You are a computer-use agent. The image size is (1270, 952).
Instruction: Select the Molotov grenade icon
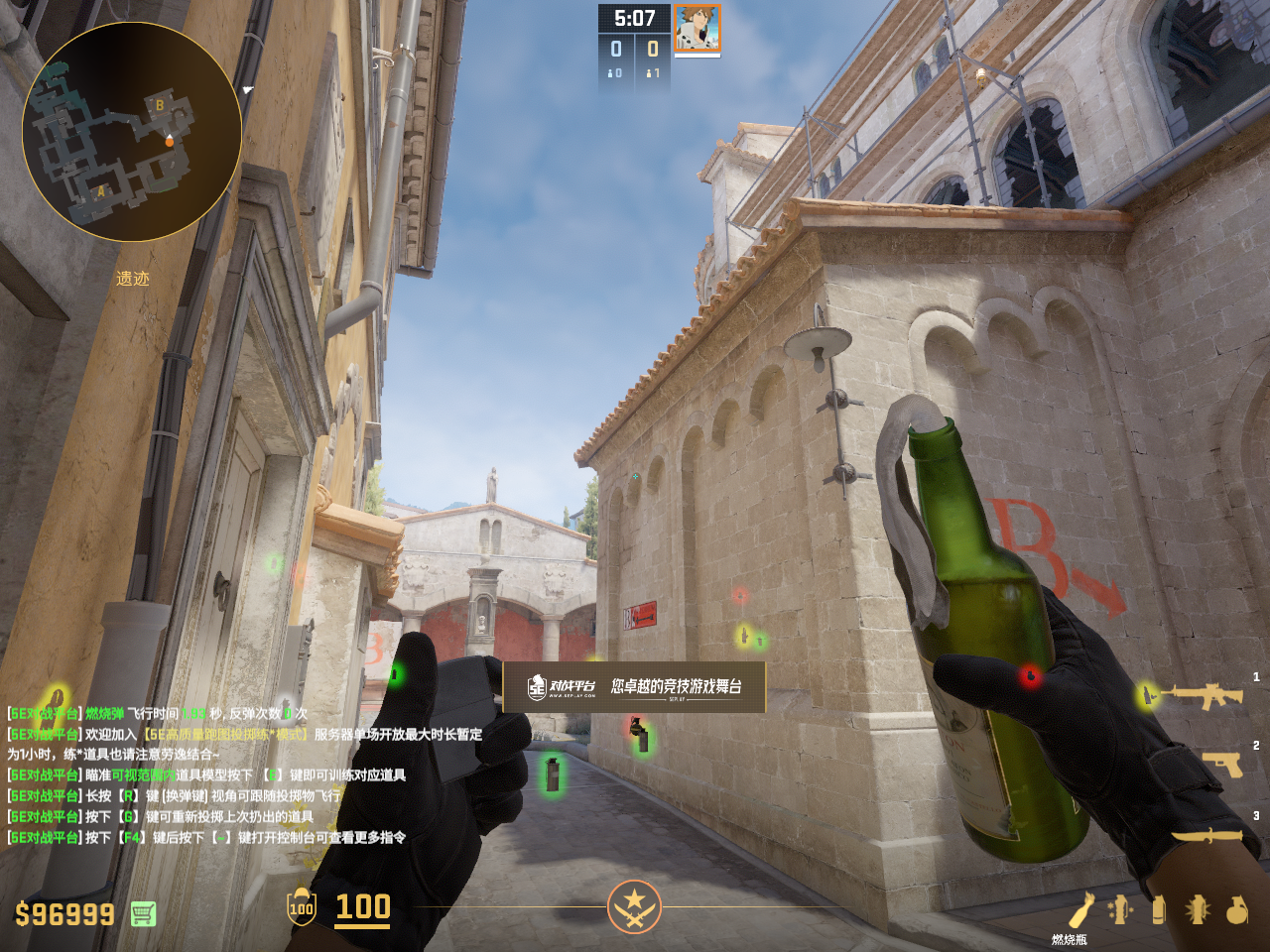[1081, 909]
